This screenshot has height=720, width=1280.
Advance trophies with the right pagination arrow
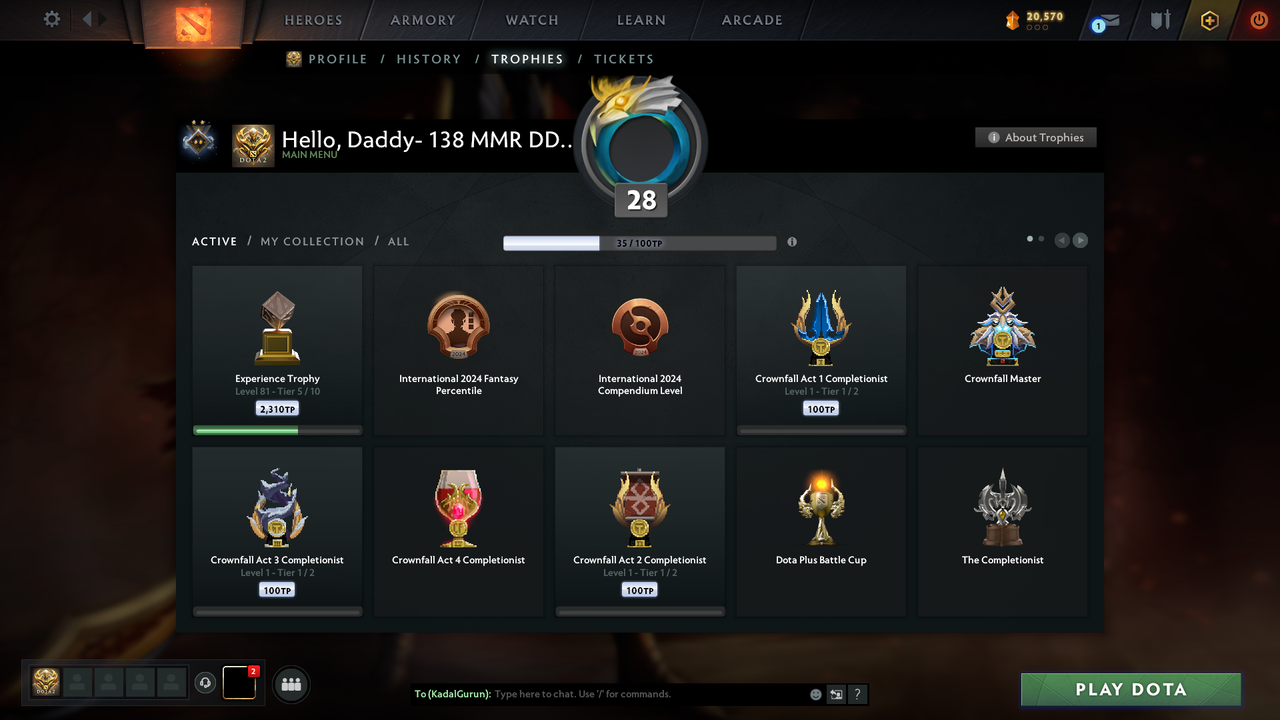[1080, 240]
